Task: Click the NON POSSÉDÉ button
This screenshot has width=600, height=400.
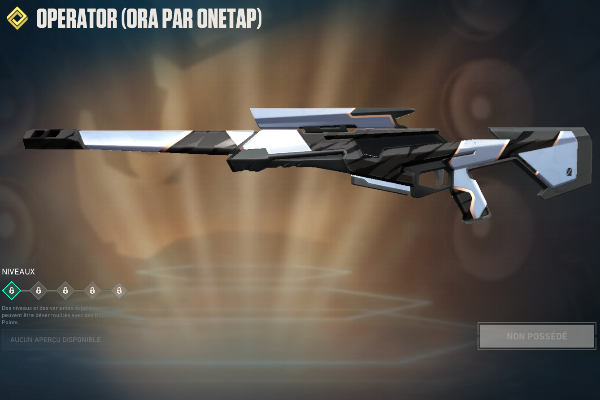Action: [536, 336]
